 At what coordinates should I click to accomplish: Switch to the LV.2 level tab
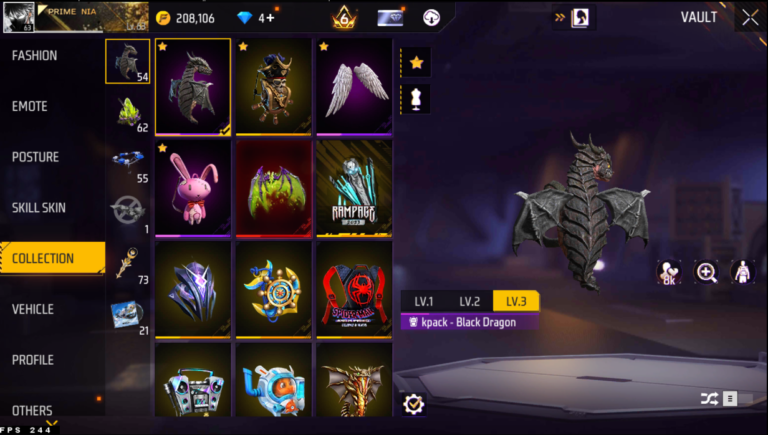470,301
